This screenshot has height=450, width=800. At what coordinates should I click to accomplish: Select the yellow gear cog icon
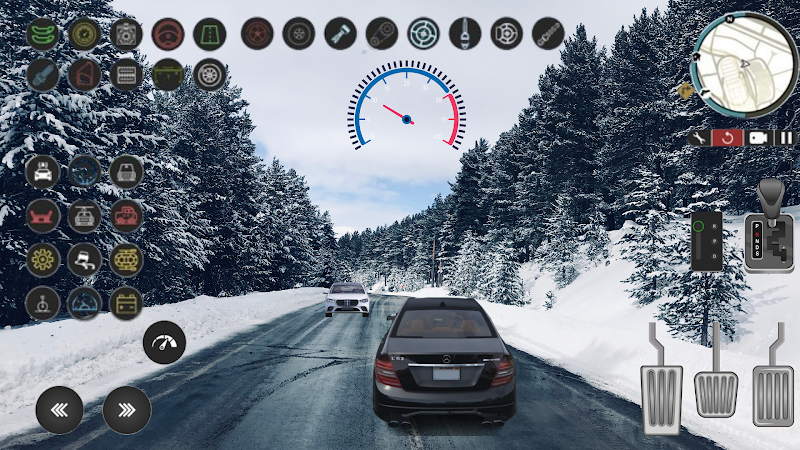(x=43, y=259)
